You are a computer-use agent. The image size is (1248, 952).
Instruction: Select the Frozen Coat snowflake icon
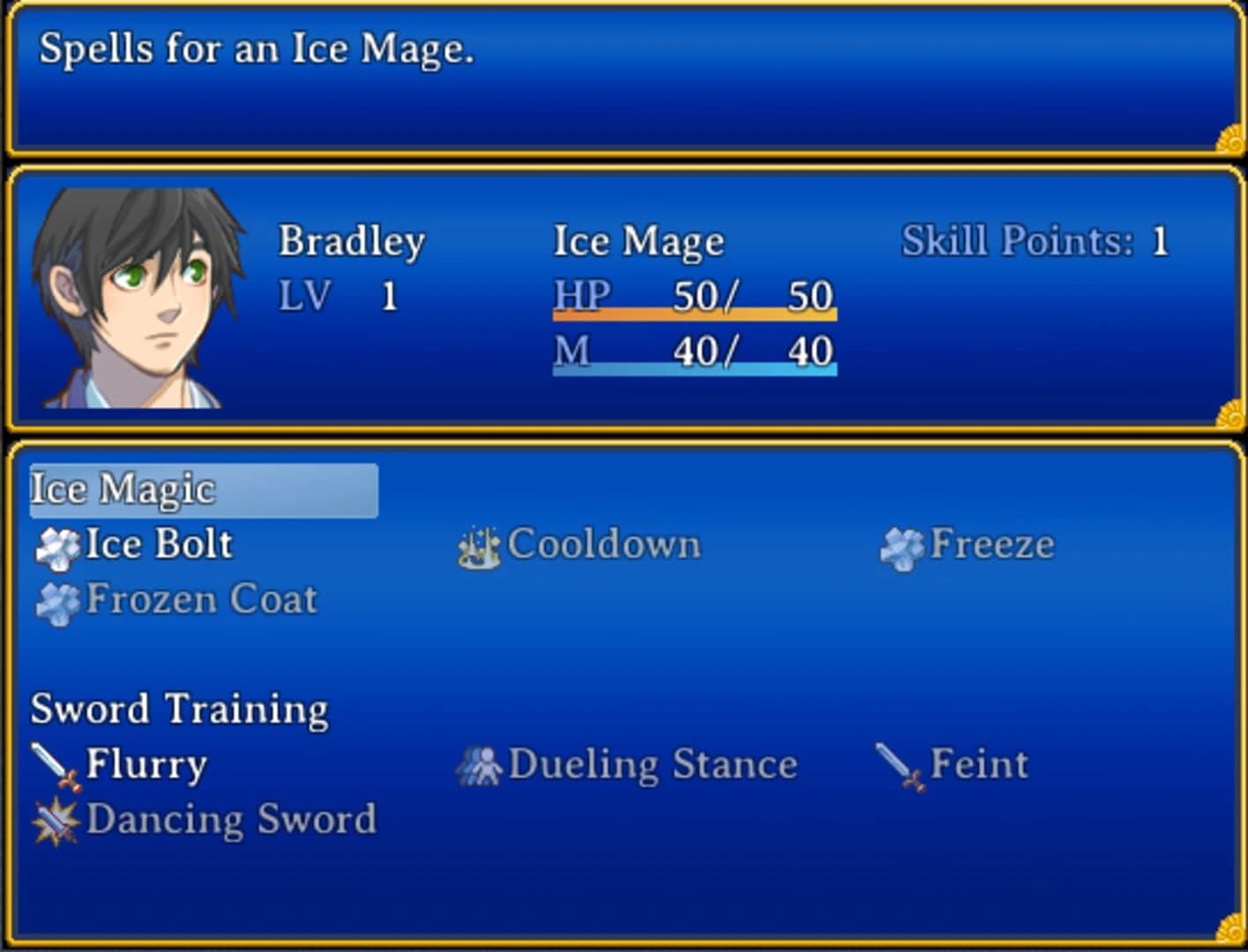click(x=58, y=599)
